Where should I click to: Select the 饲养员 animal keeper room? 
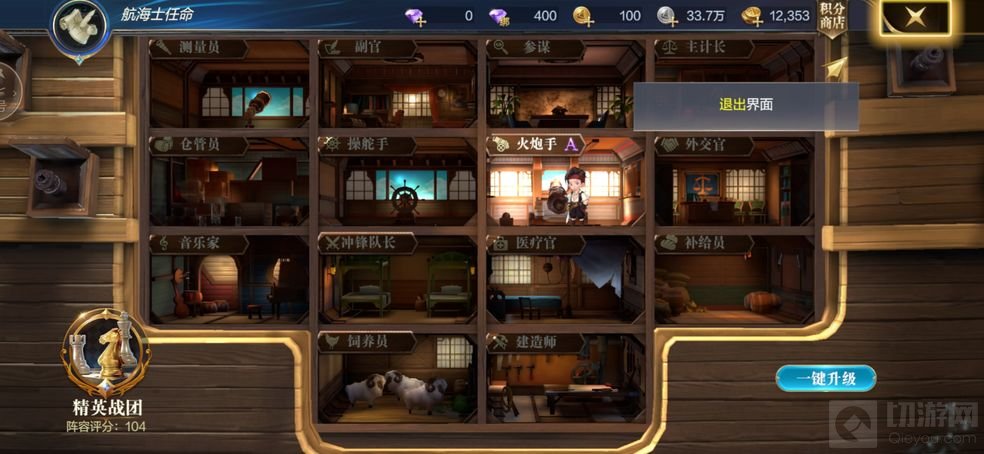point(398,378)
